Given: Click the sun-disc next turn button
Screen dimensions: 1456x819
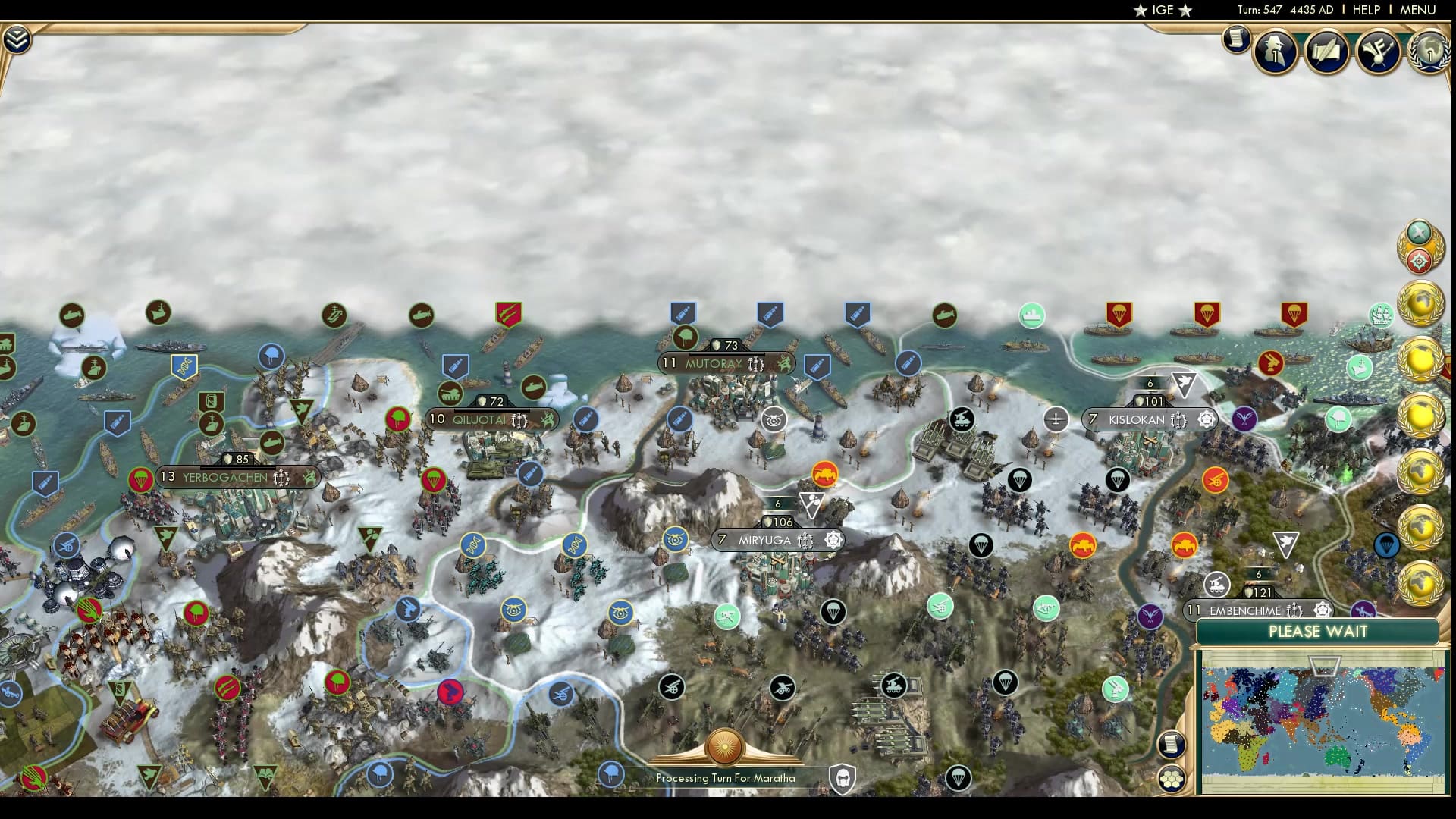Looking at the screenshot, I should [724, 747].
